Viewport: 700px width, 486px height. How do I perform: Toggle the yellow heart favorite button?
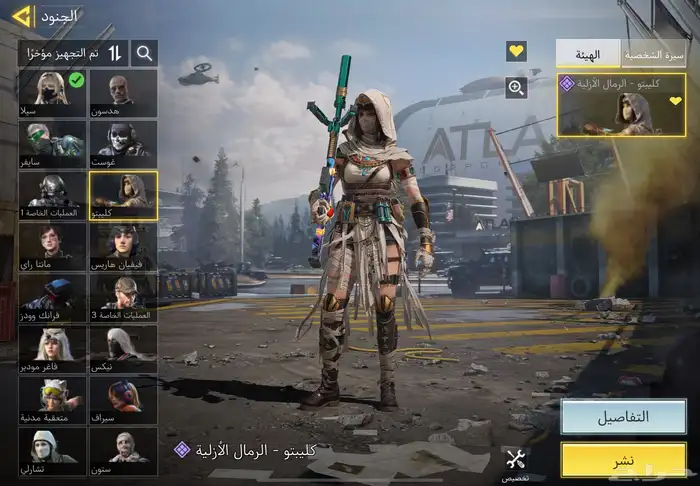pos(516,51)
